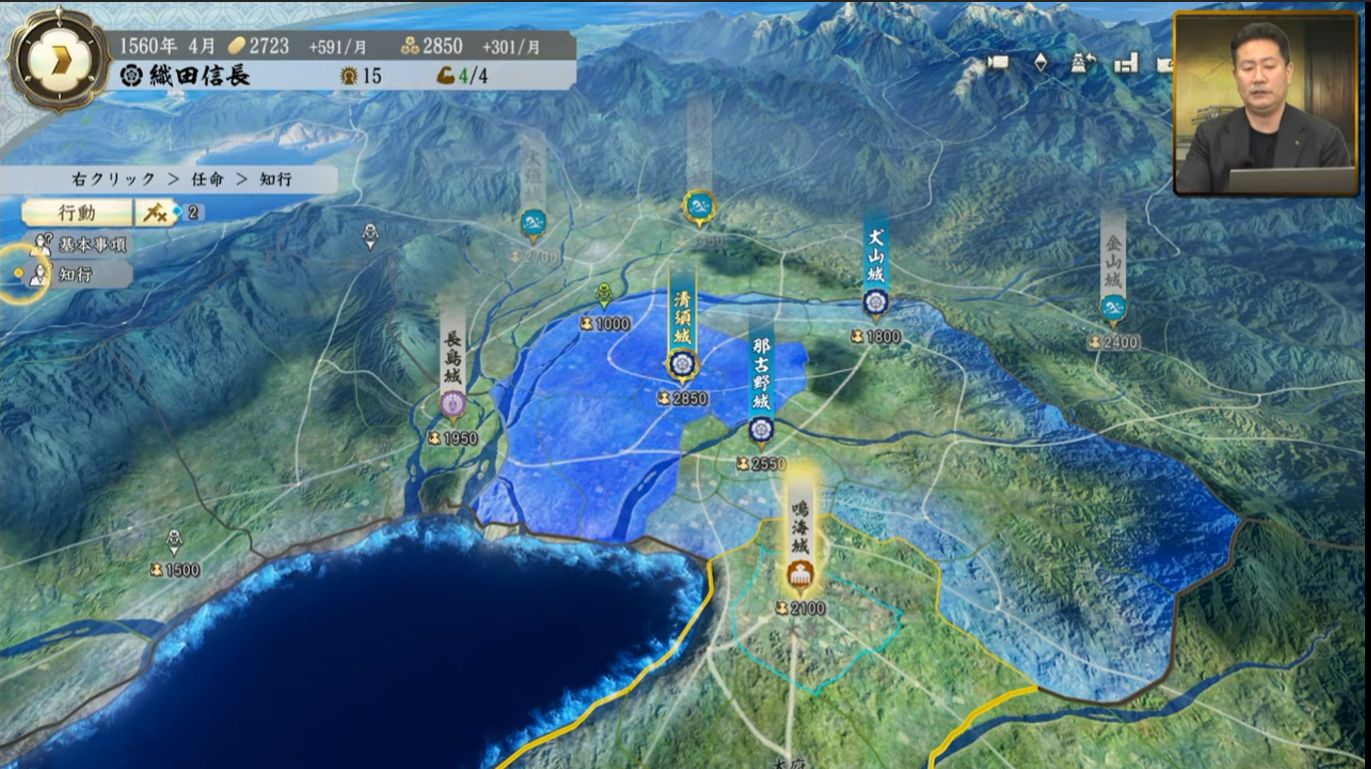Click the flag-shaped icon in the top toolbar
Image resolution: width=1371 pixels, height=769 pixels.
(x=997, y=62)
